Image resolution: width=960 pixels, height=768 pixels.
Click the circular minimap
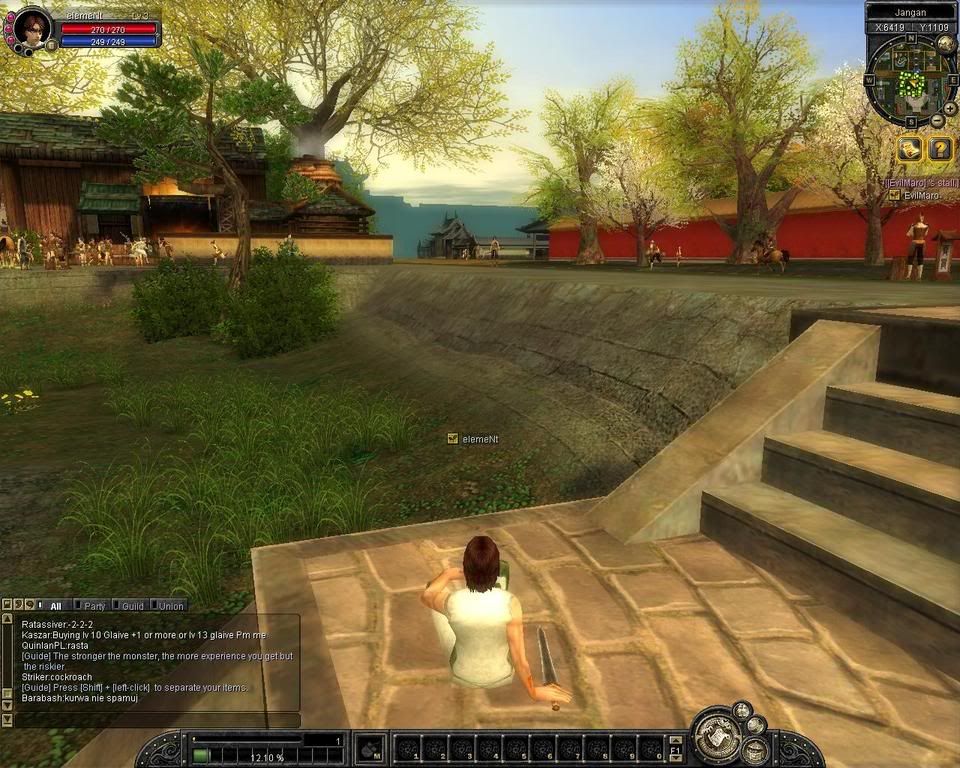tap(905, 80)
